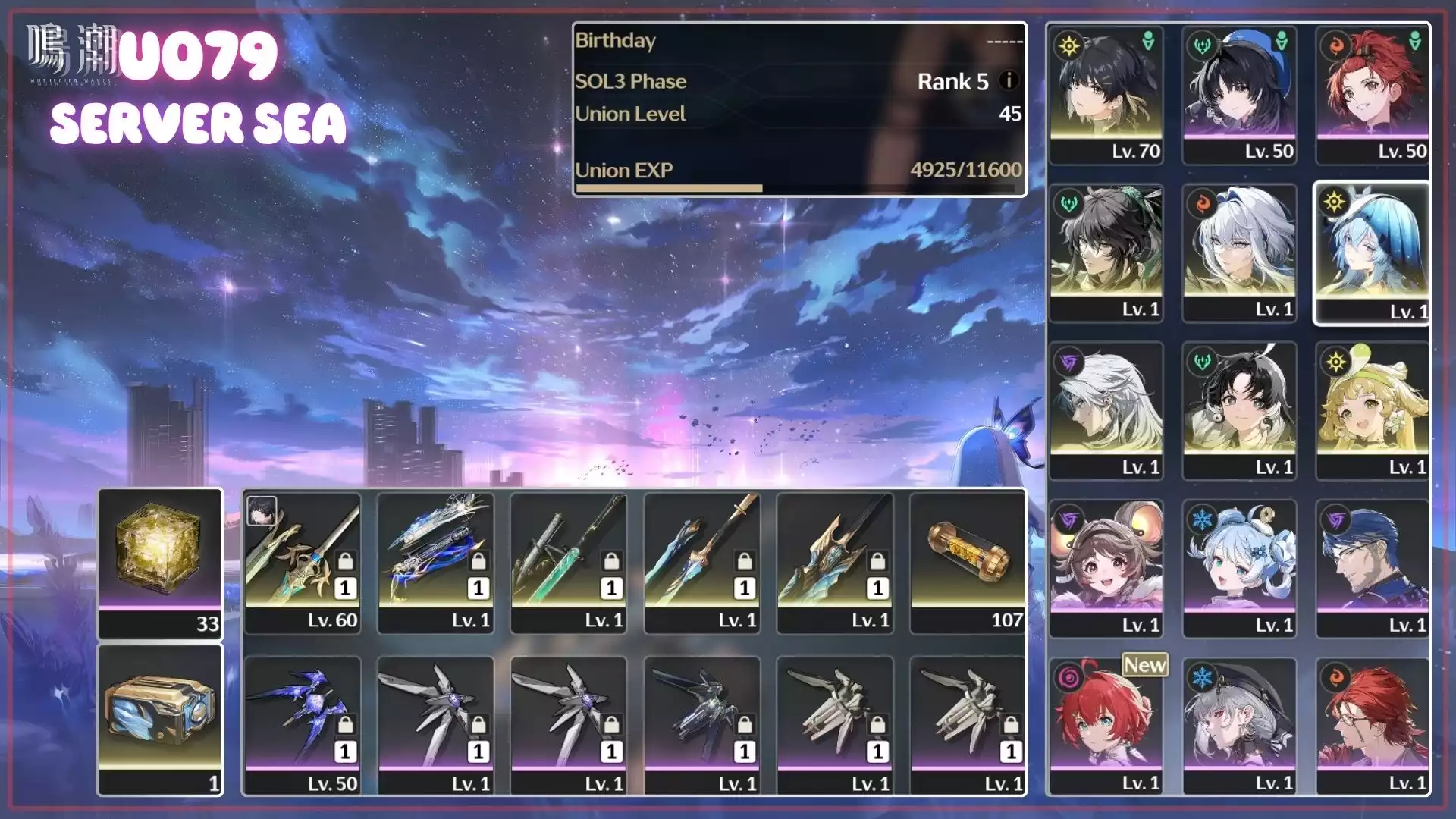Select the highlighted blue-haired Spectro character

pyautogui.click(x=1373, y=252)
